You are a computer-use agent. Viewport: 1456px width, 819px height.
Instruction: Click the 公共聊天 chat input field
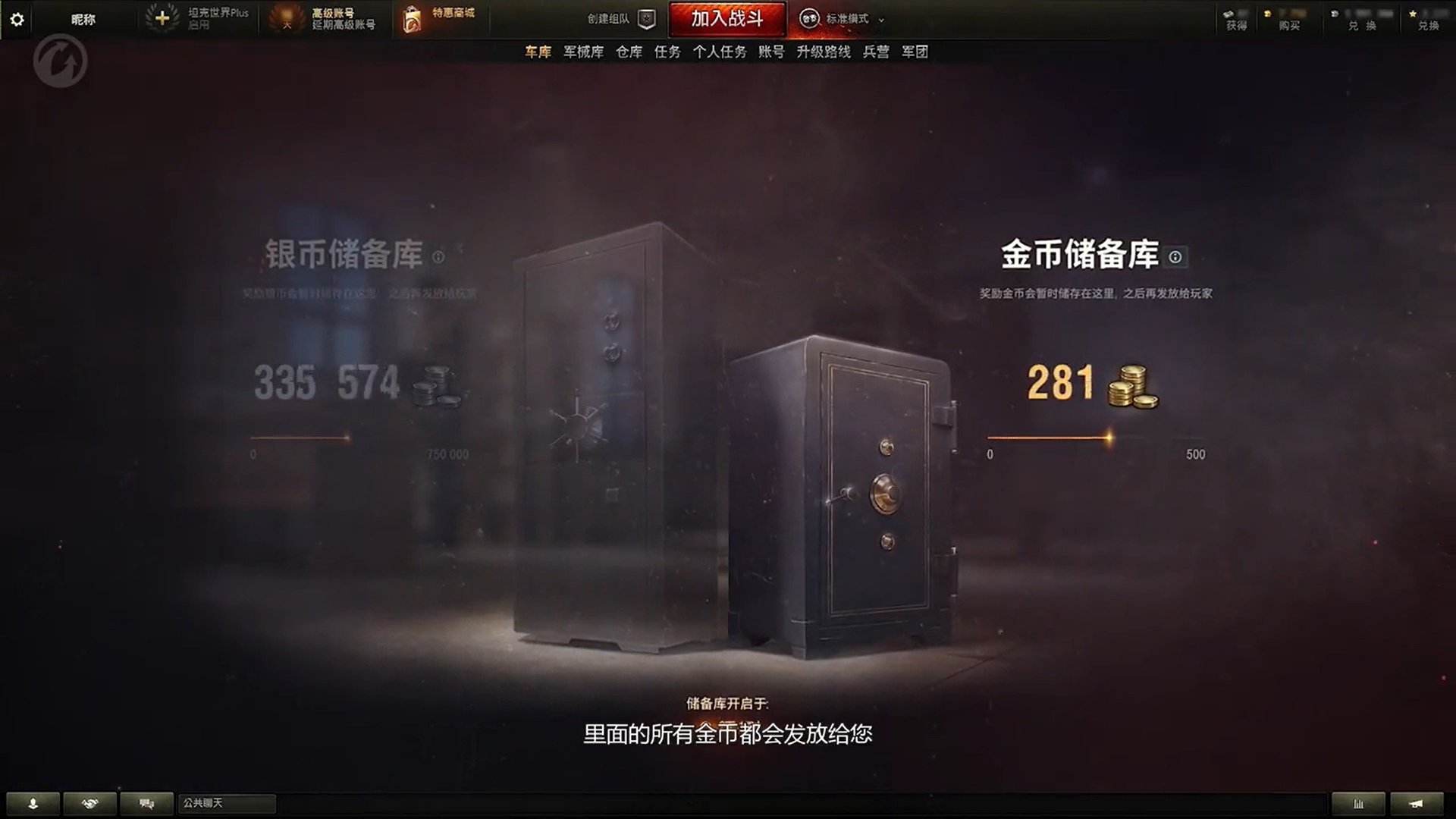tap(227, 802)
